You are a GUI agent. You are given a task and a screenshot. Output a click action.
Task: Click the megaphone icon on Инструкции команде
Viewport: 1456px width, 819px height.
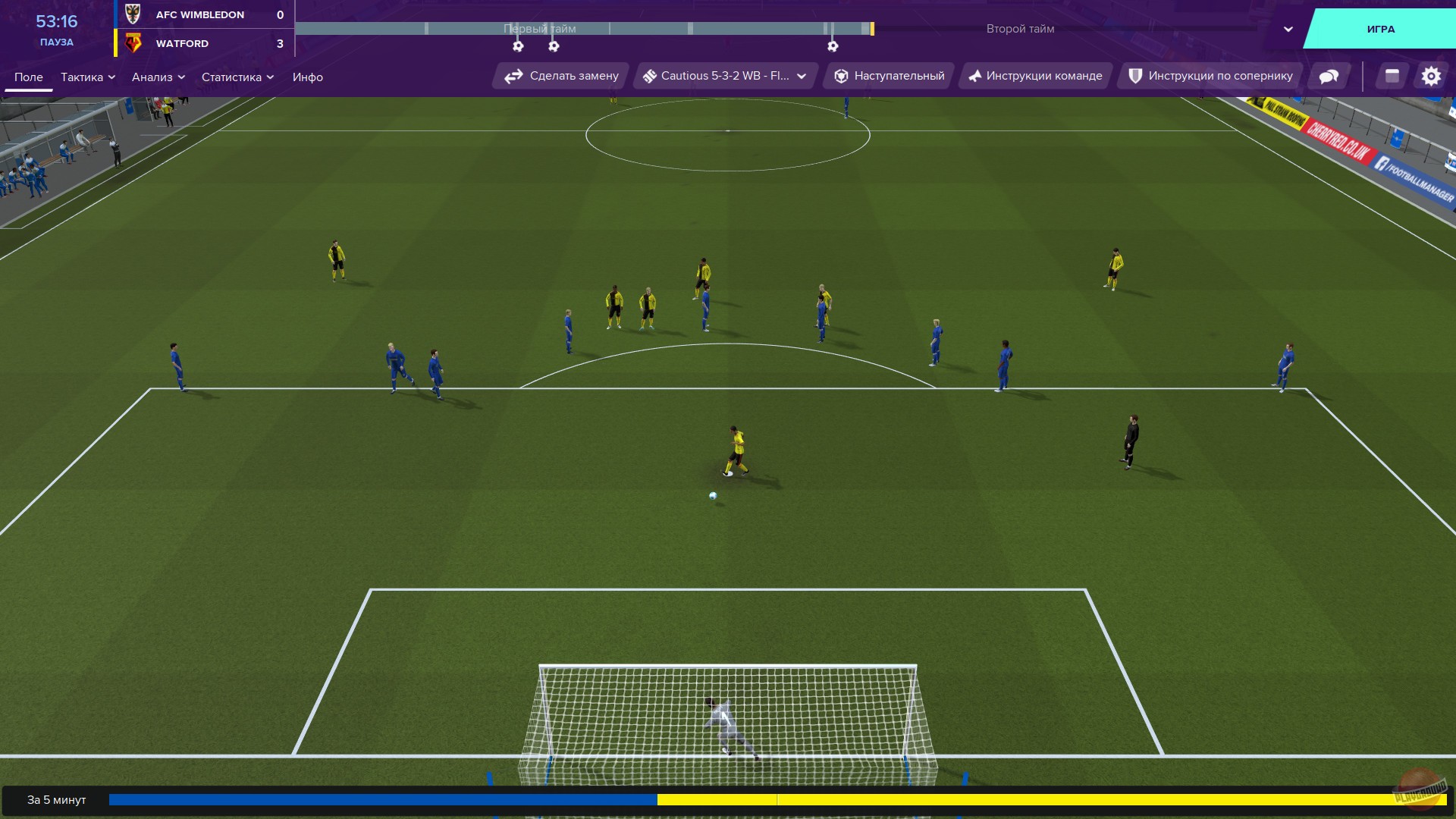pyautogui.click(x=976, y=76)
